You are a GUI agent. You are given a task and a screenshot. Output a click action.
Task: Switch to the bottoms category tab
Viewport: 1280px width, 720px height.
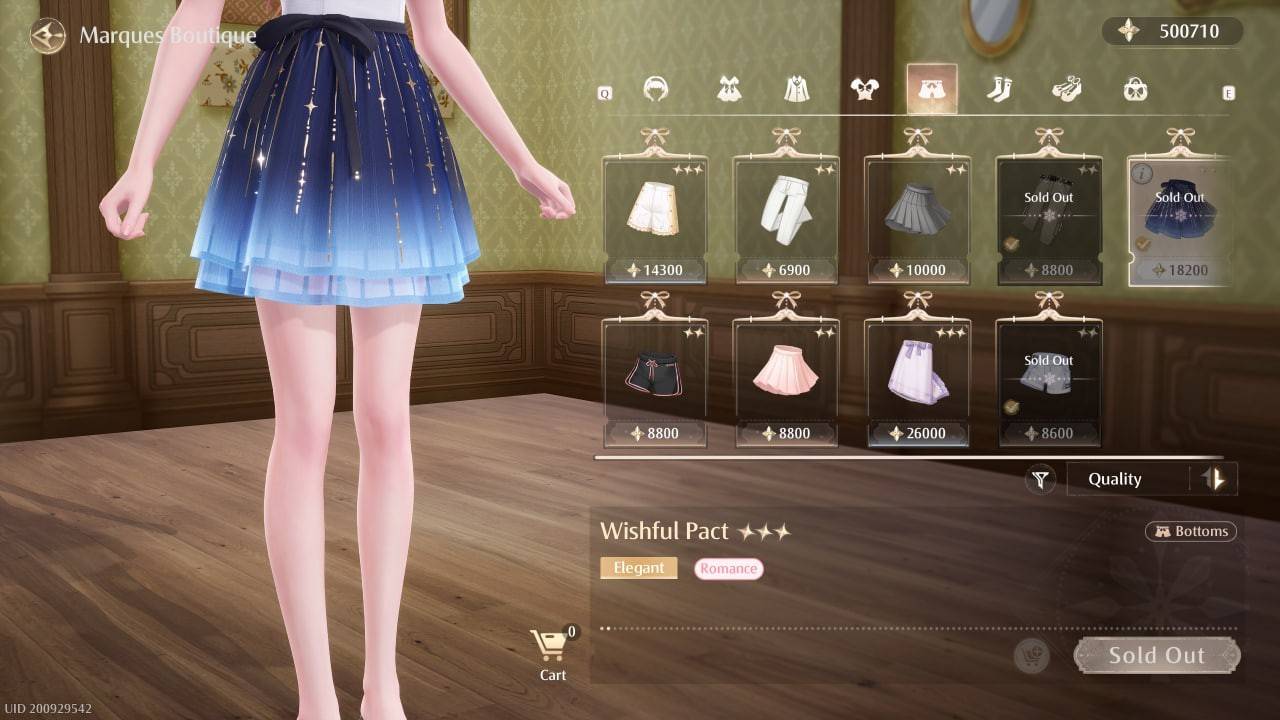[931, 88]
